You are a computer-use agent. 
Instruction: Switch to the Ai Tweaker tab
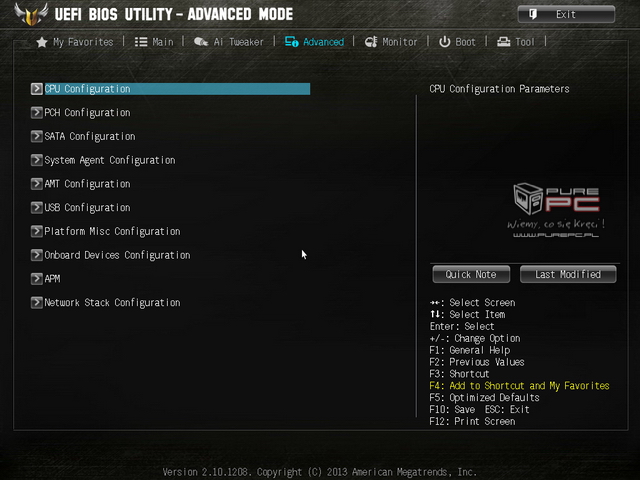pos(230,42)
